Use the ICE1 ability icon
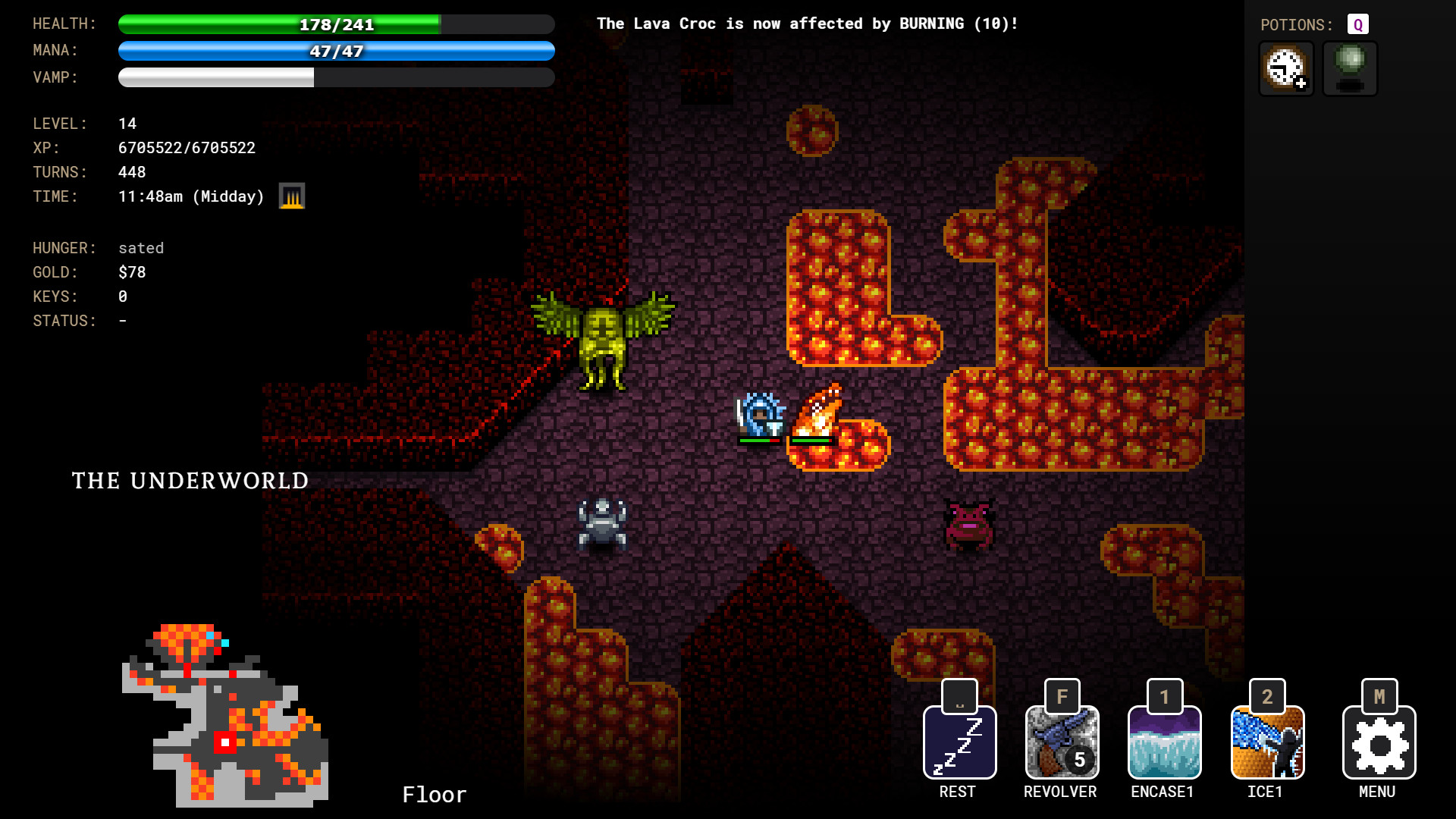The width and height of the screenshot is (1456, 819). 1266,742
